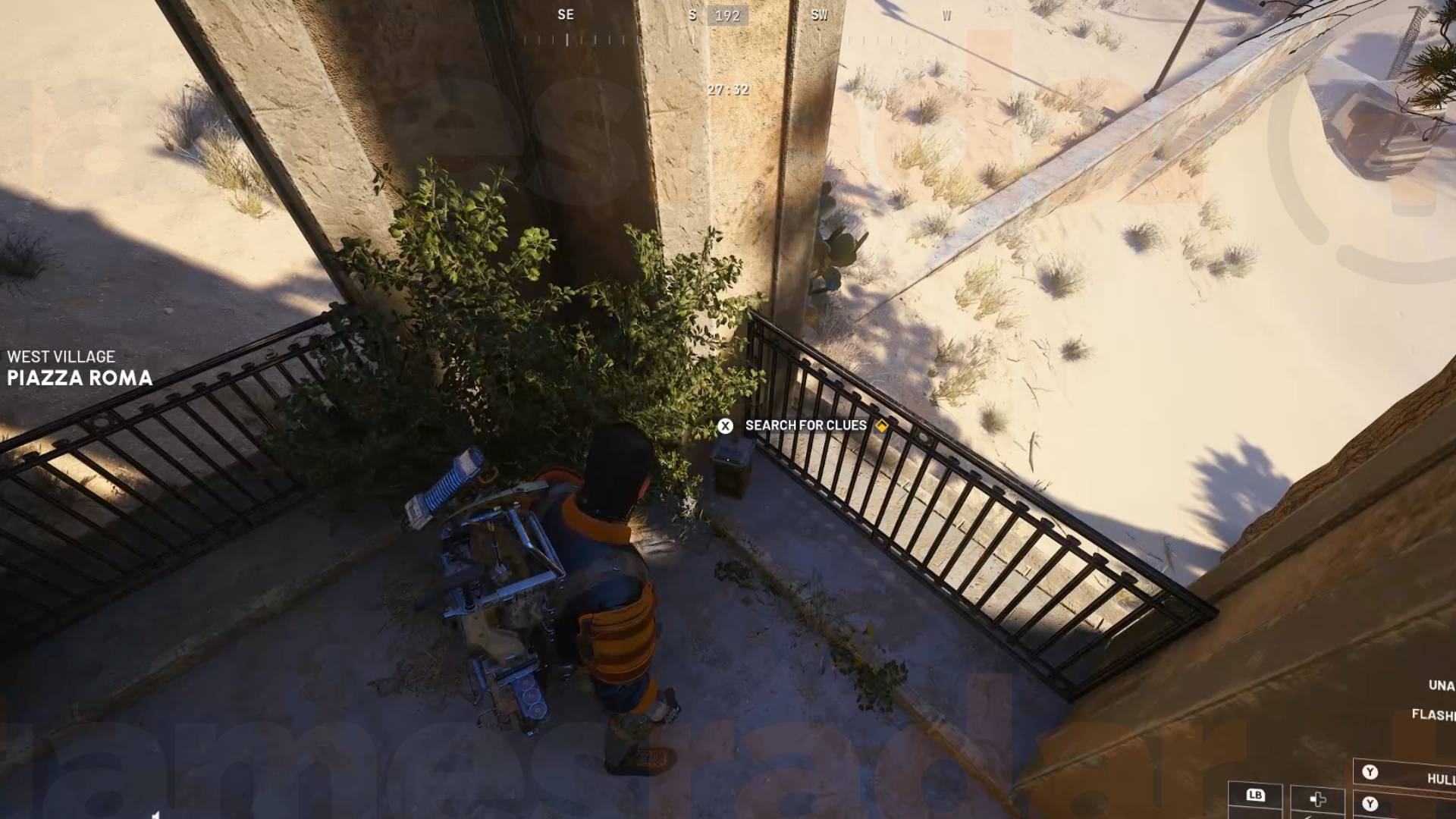The image size is (1456, 819).
Task: Click the X button prompt icon
Action: 726,425
